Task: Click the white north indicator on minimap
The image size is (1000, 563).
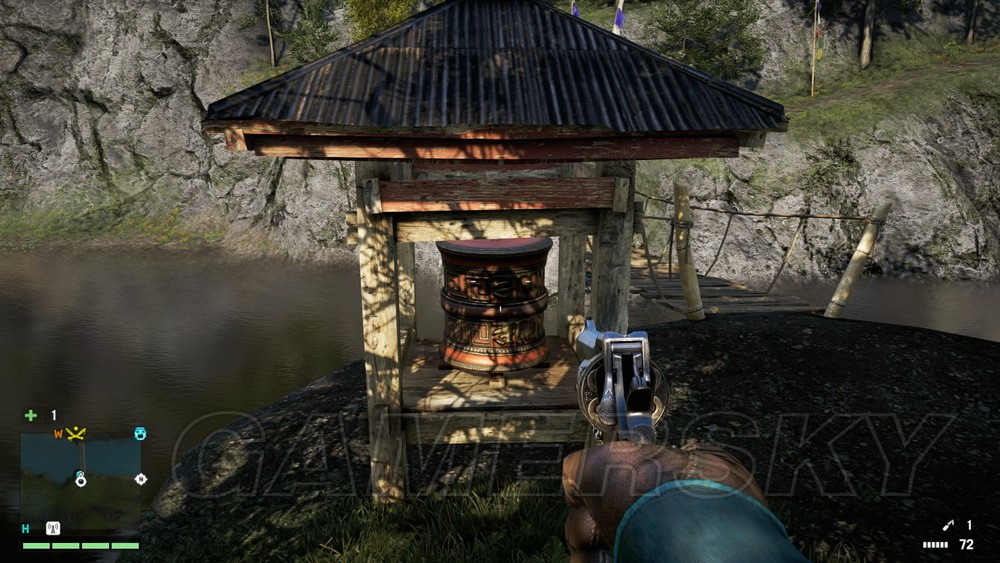Action: (141, 479)
